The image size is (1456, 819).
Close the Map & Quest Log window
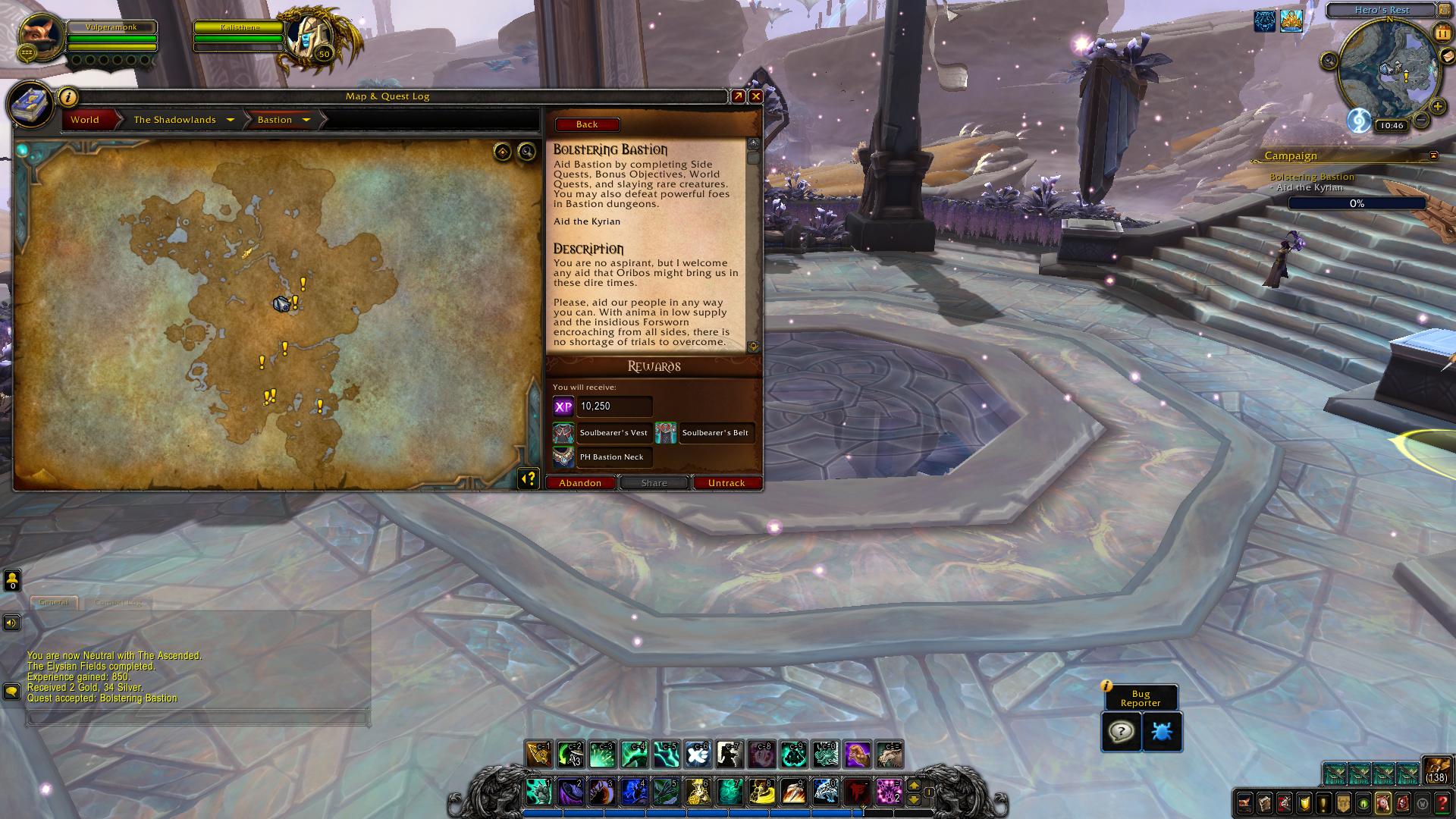click(x=755, y=96)
